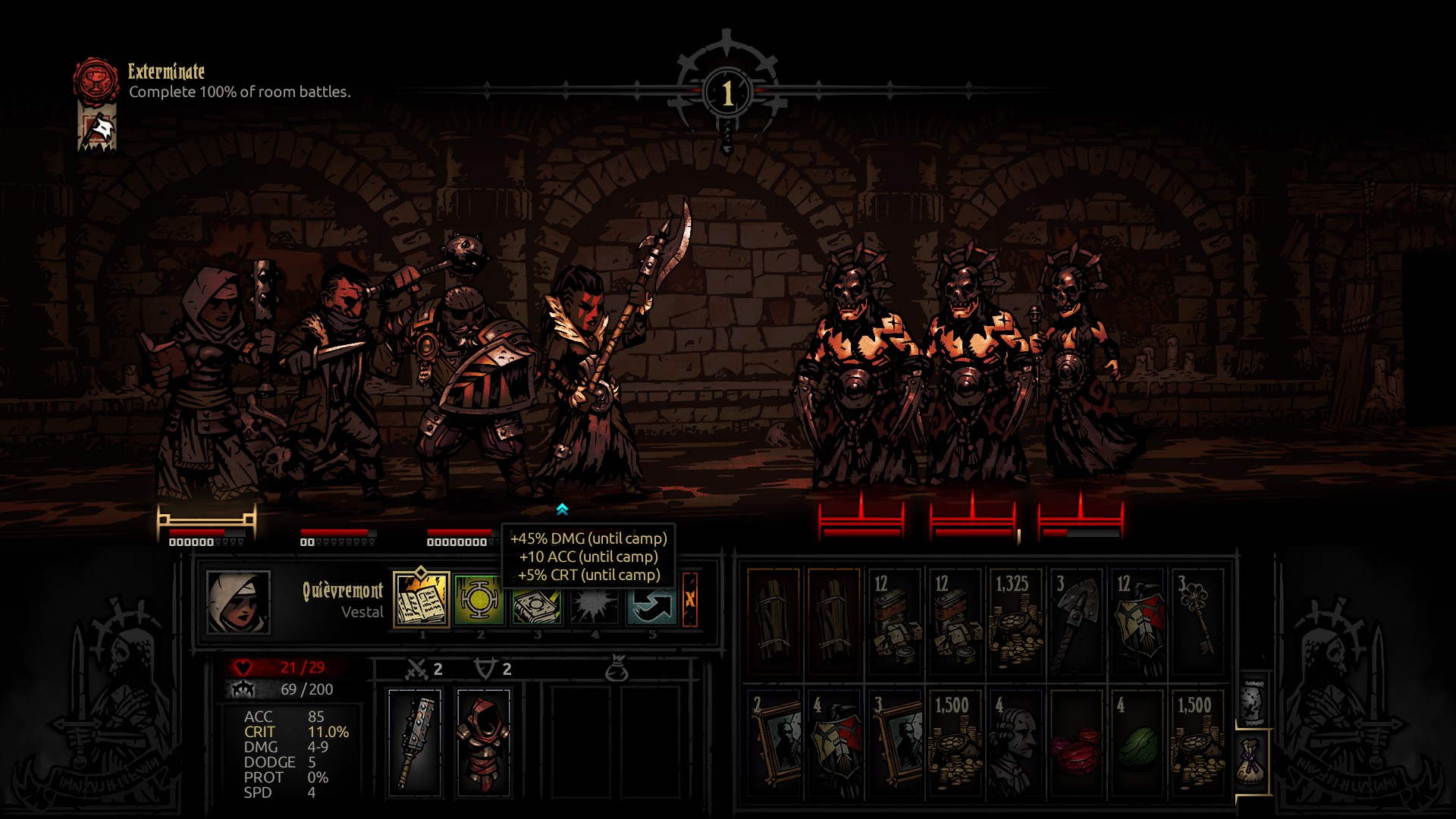Select the open book skill icon
The width and height of the screenshot is (1456, 819).
pos(422,600)
